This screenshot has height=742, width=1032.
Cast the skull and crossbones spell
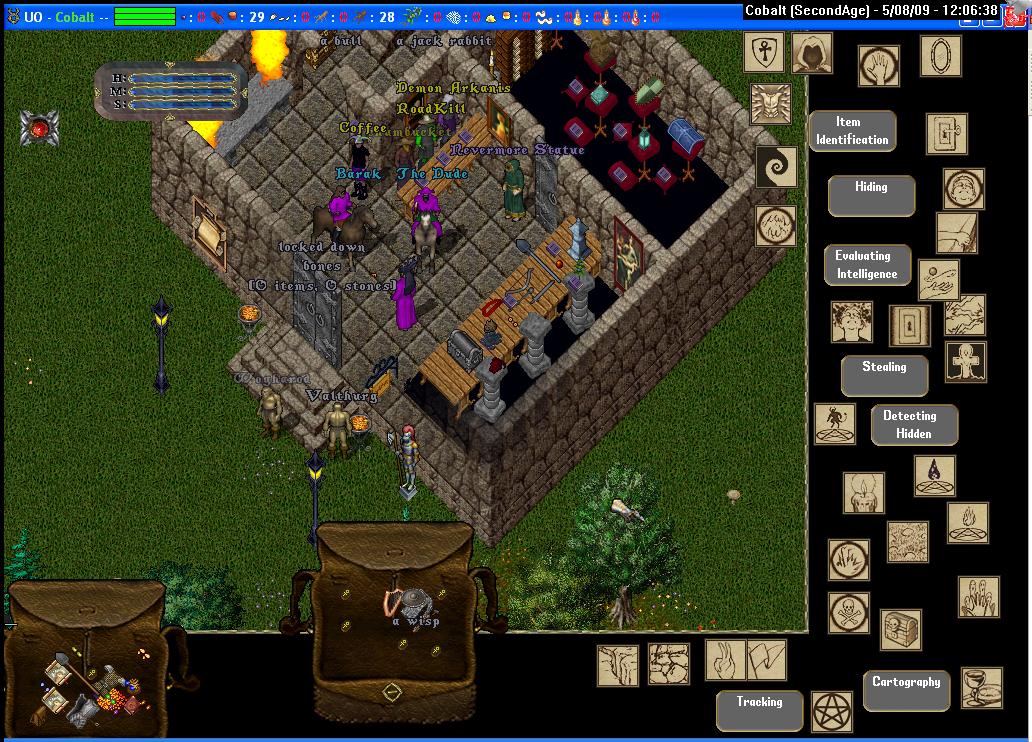point(848,612)
